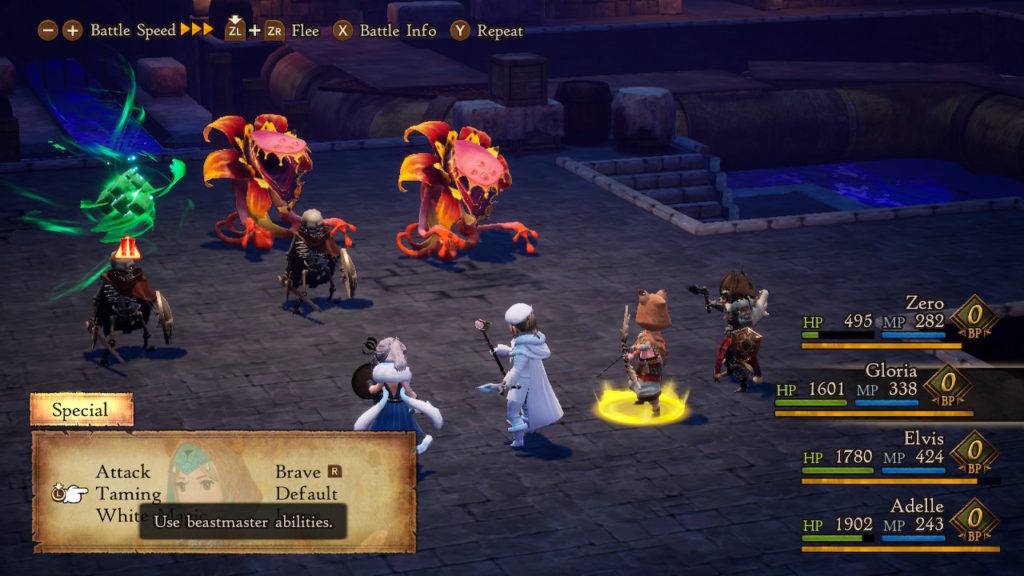Image resolution: width=1024 pixels, height=576 pixels.
Task: Select the Taming command
Action: tap(128, 493)
